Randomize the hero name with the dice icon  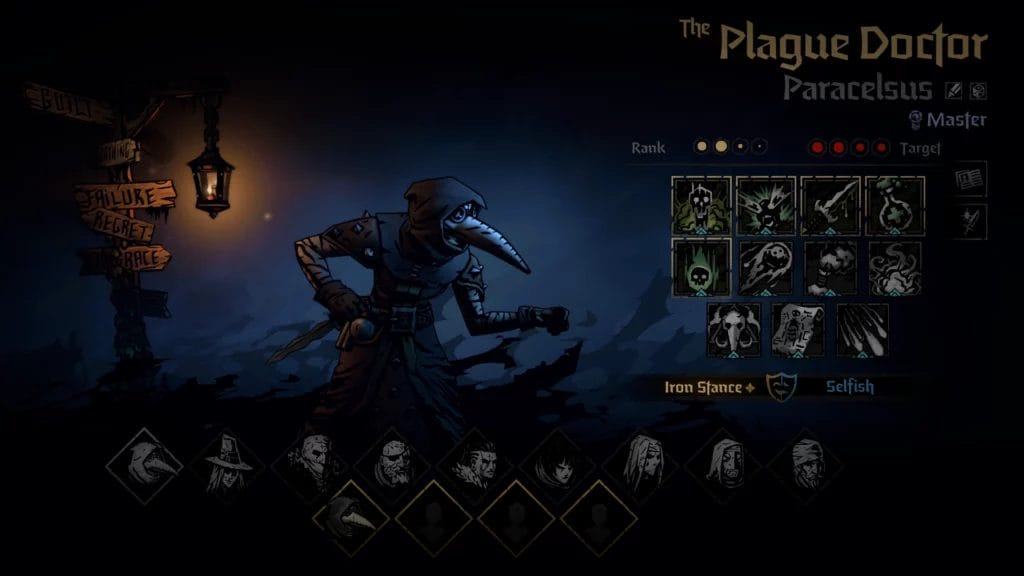(978, 90)
